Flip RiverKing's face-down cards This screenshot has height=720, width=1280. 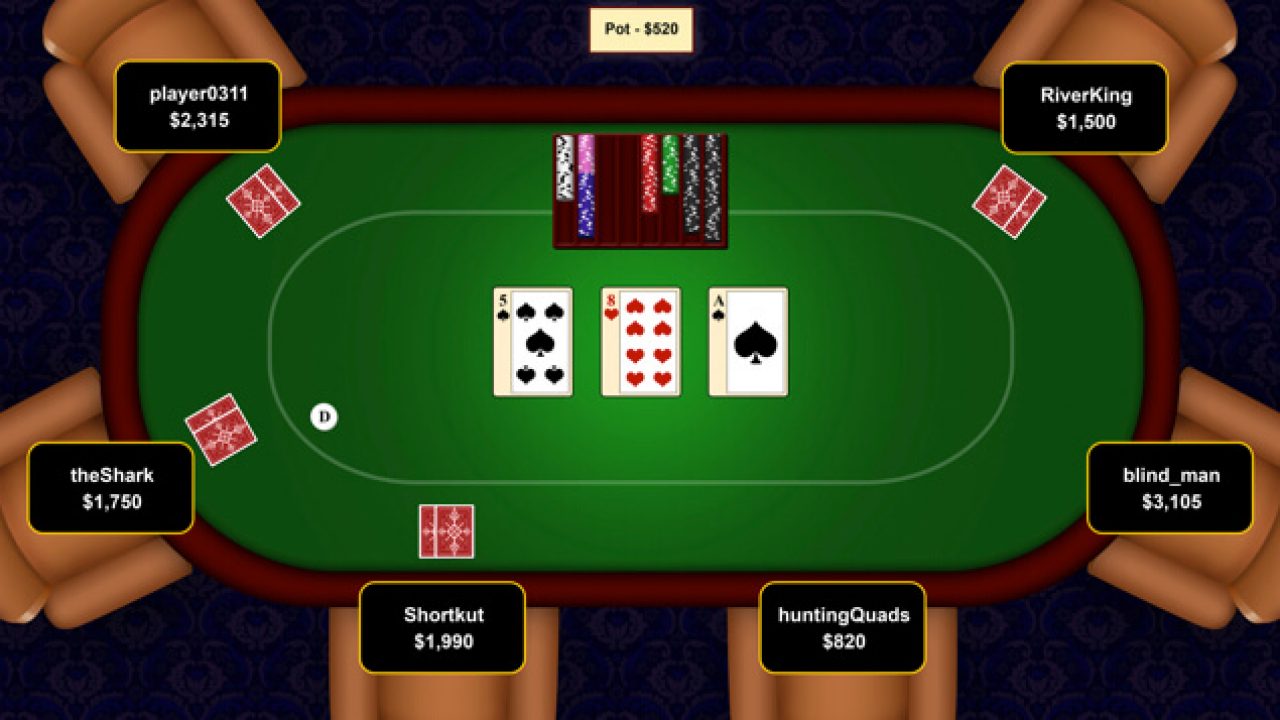coord(1009,203)
